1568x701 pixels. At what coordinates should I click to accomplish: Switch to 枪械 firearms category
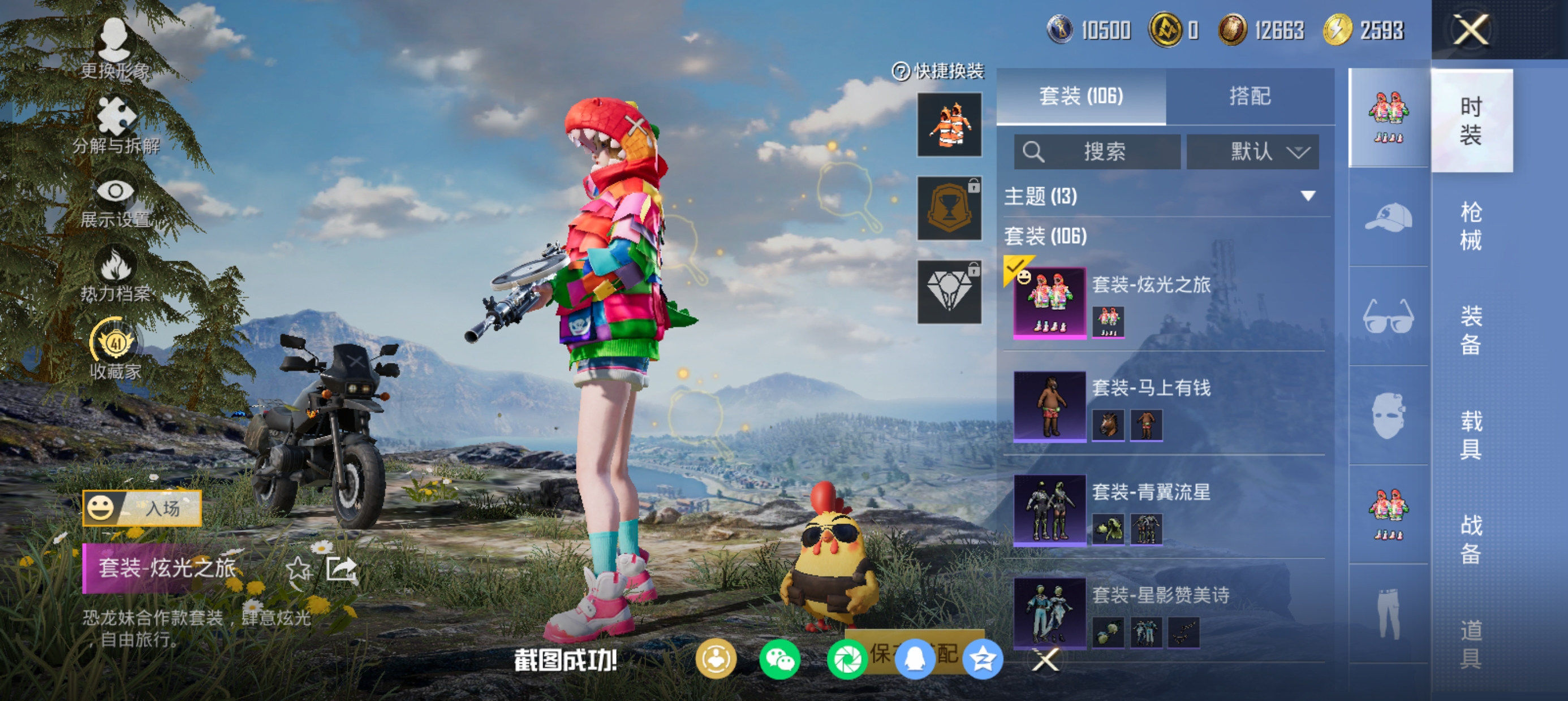[x=1471, y=226]
